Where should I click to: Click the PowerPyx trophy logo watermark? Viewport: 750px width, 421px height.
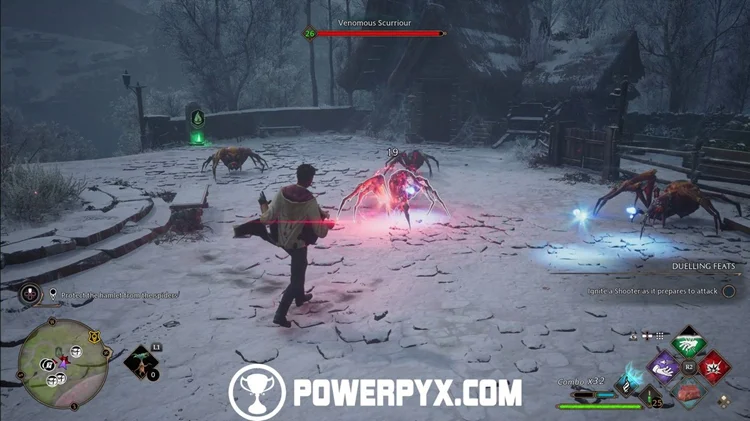[256, 391]
